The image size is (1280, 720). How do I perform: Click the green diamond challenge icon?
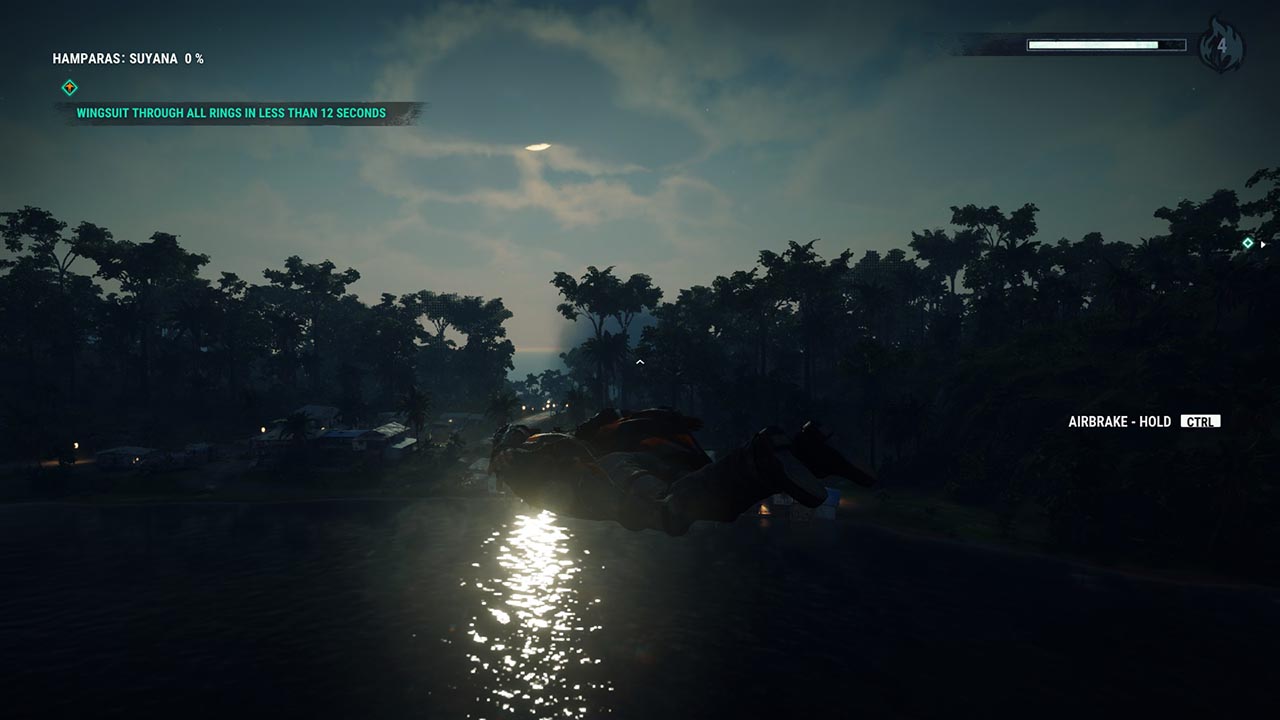[69, 87]
